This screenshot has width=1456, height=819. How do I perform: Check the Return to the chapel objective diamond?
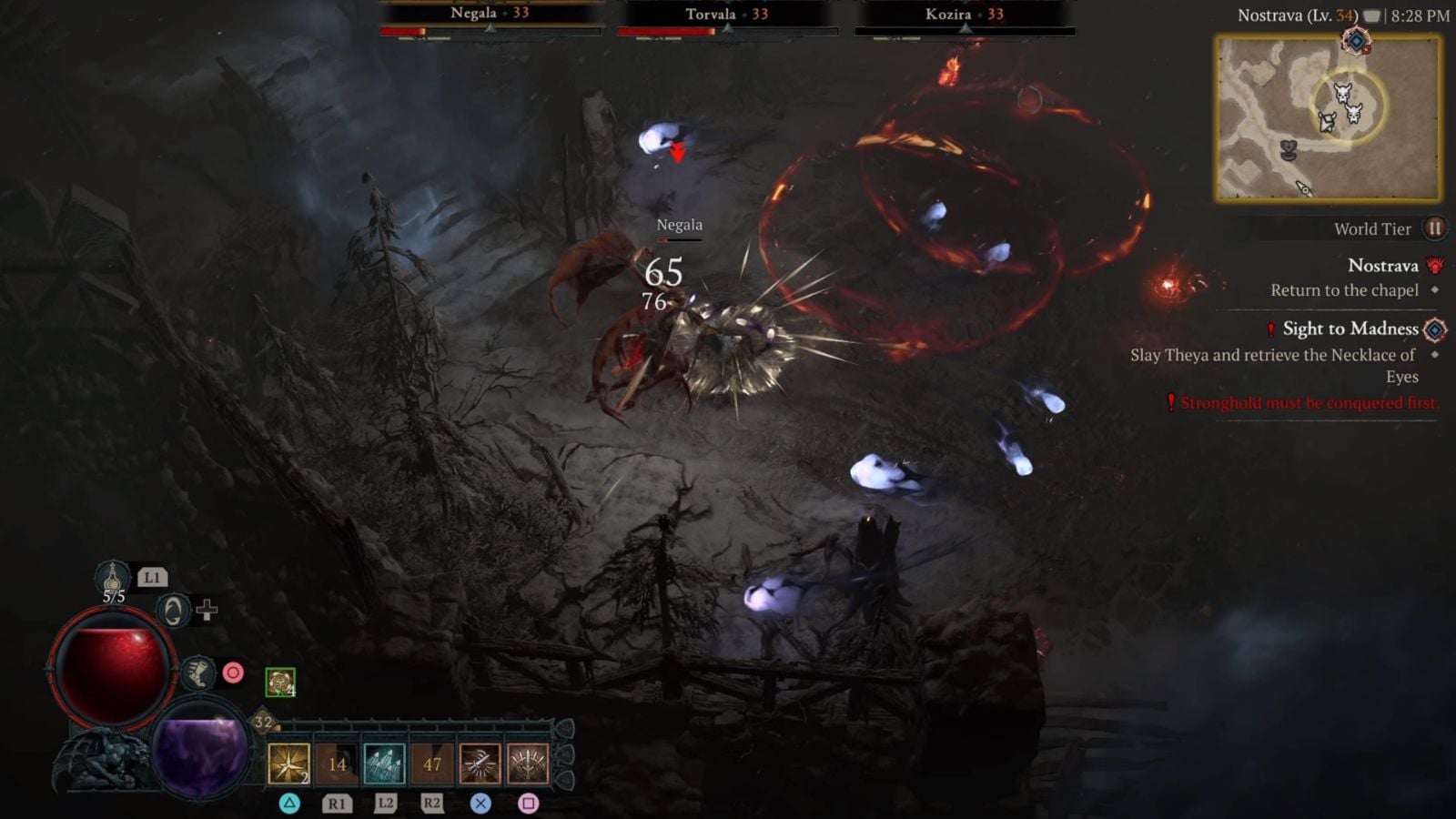1435,290
